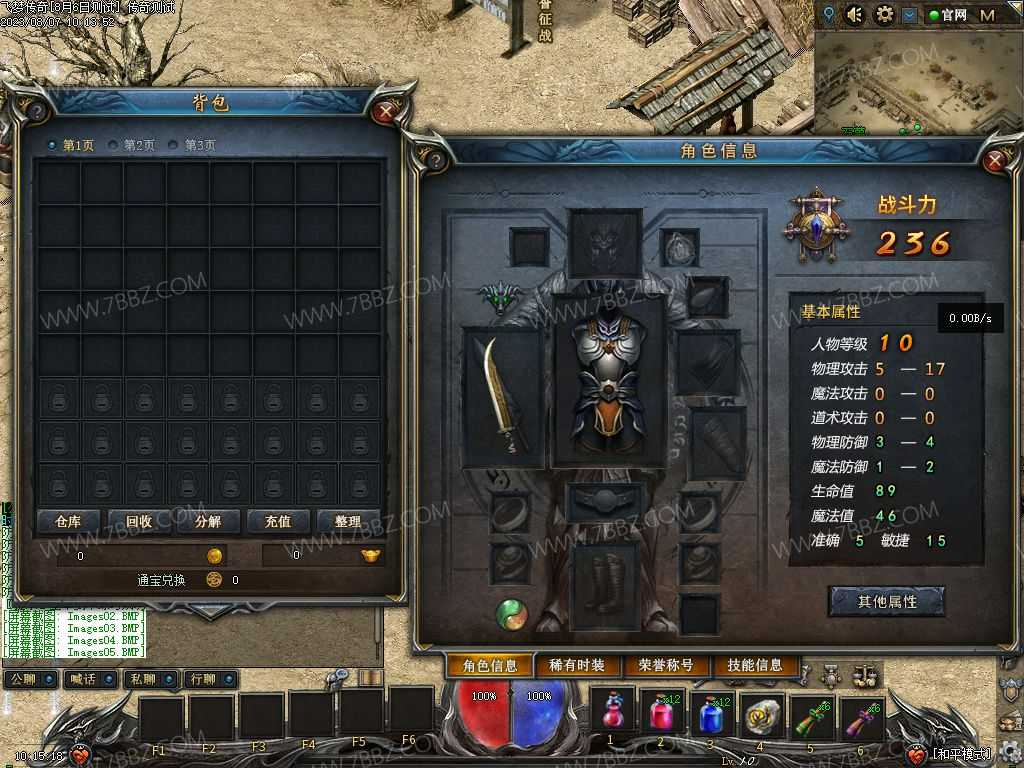1024x768 pixels.
Task: Open the 充值 recharge option
Action: [x=278, y=521]
